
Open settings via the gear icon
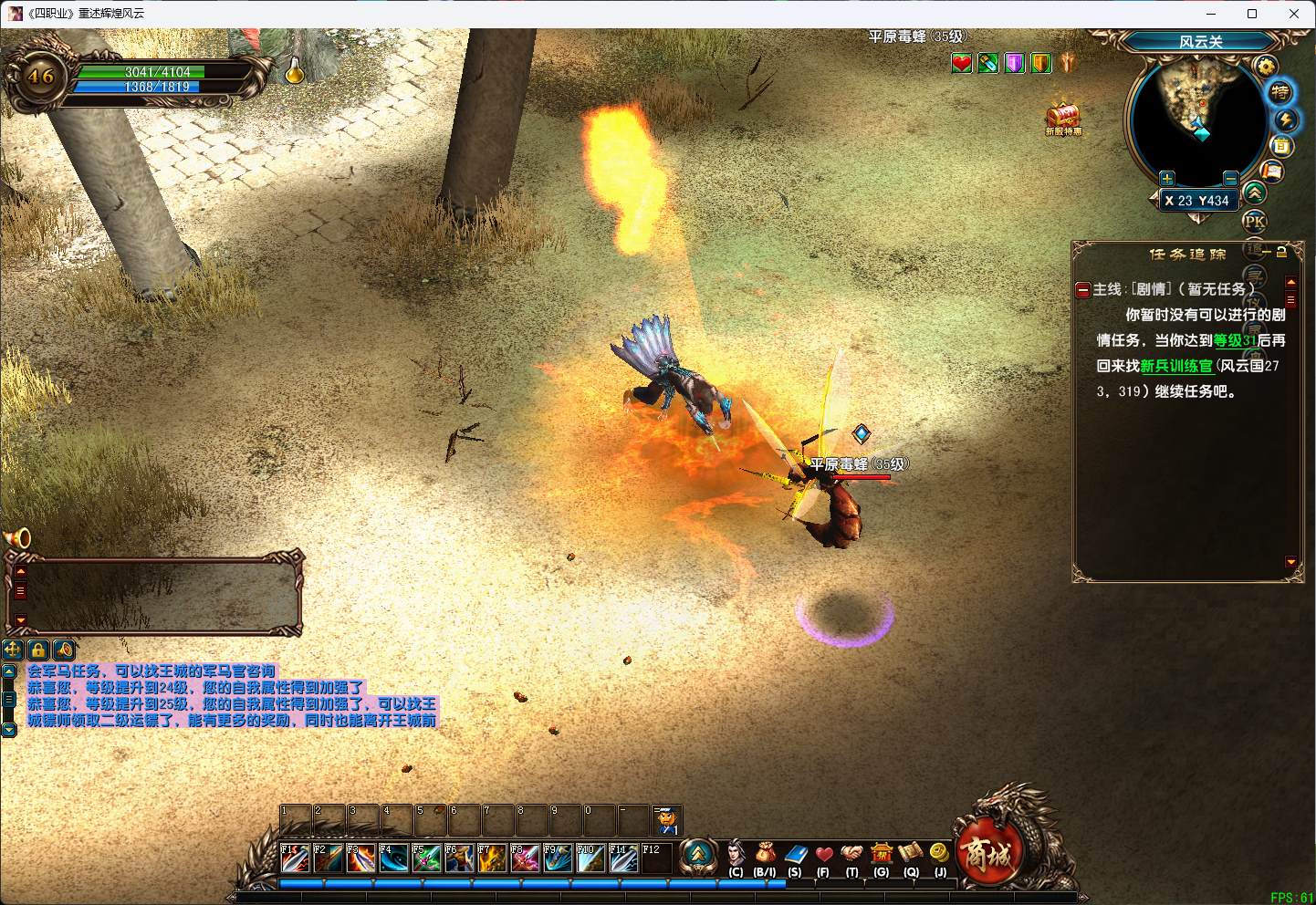pyautogui.click(x=1265, y=66)
